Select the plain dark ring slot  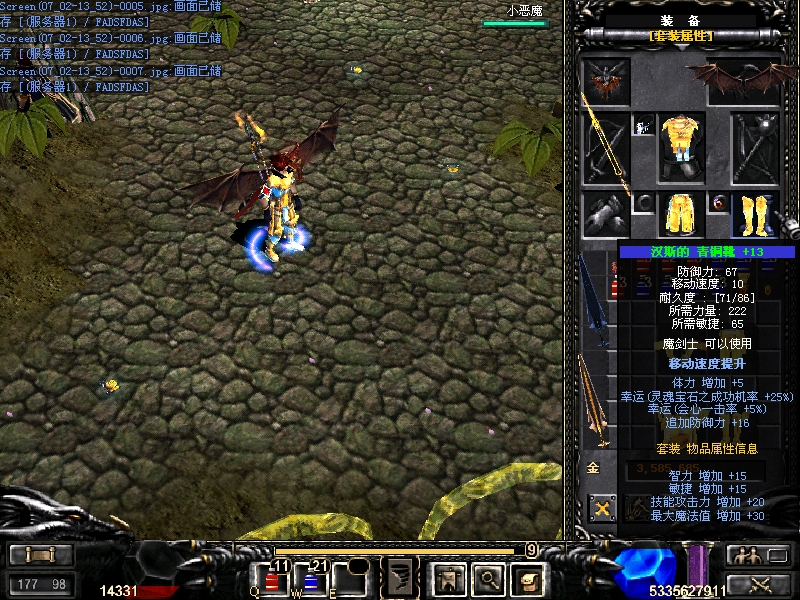[x=644, y=204]
